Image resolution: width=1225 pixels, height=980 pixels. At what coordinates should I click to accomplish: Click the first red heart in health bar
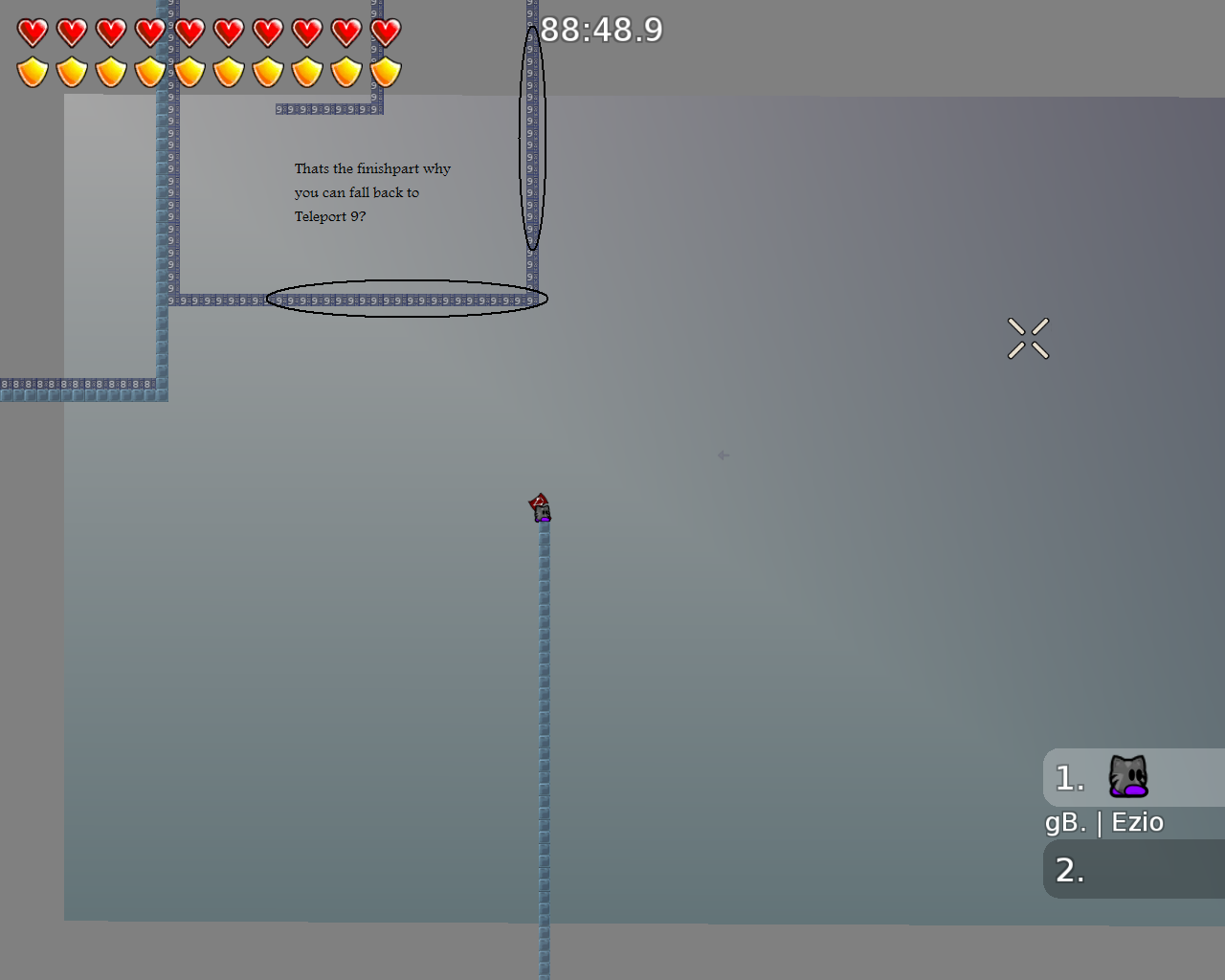[x=31, y=32]
